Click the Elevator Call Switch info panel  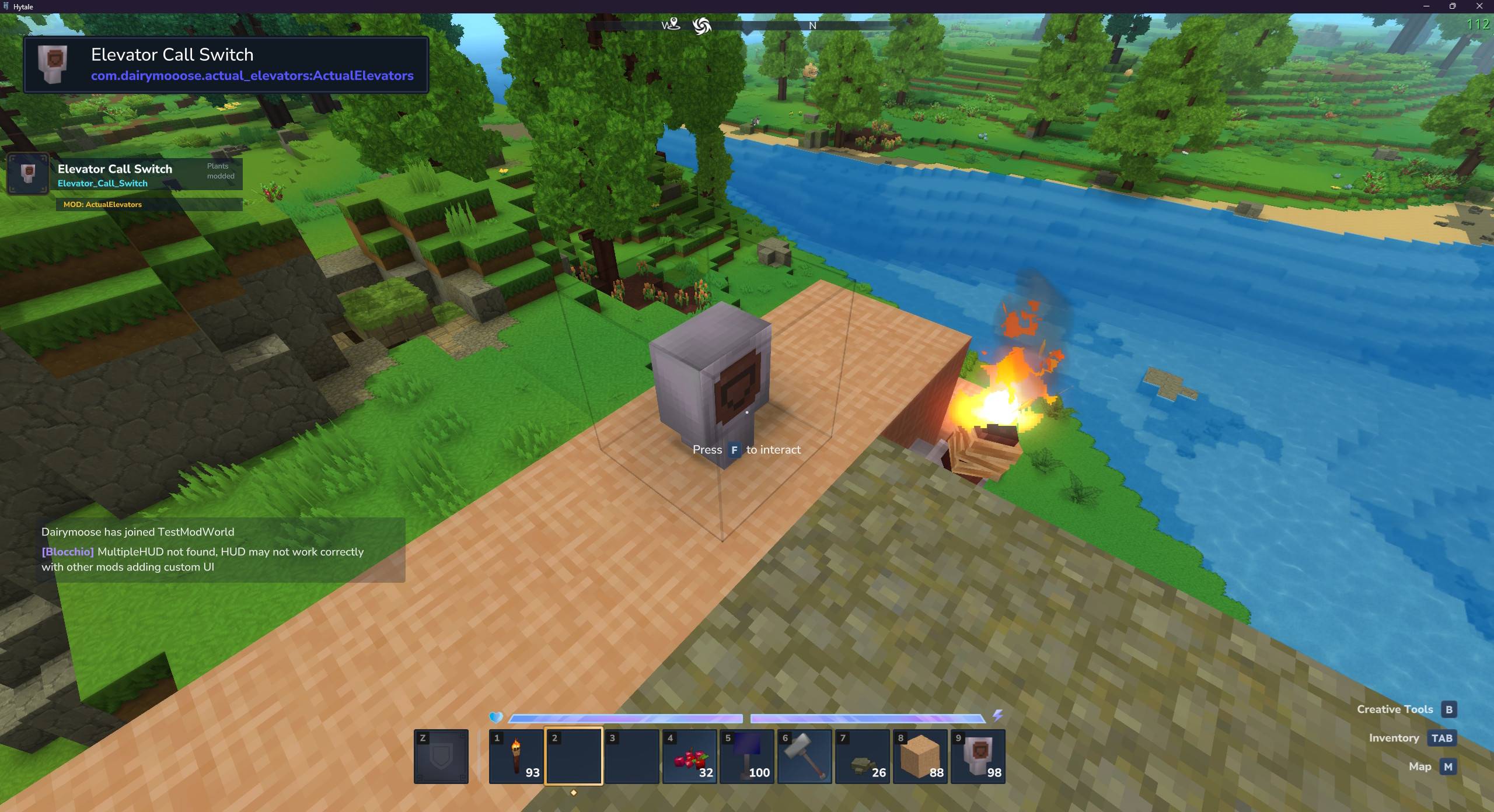coord(226,64)
